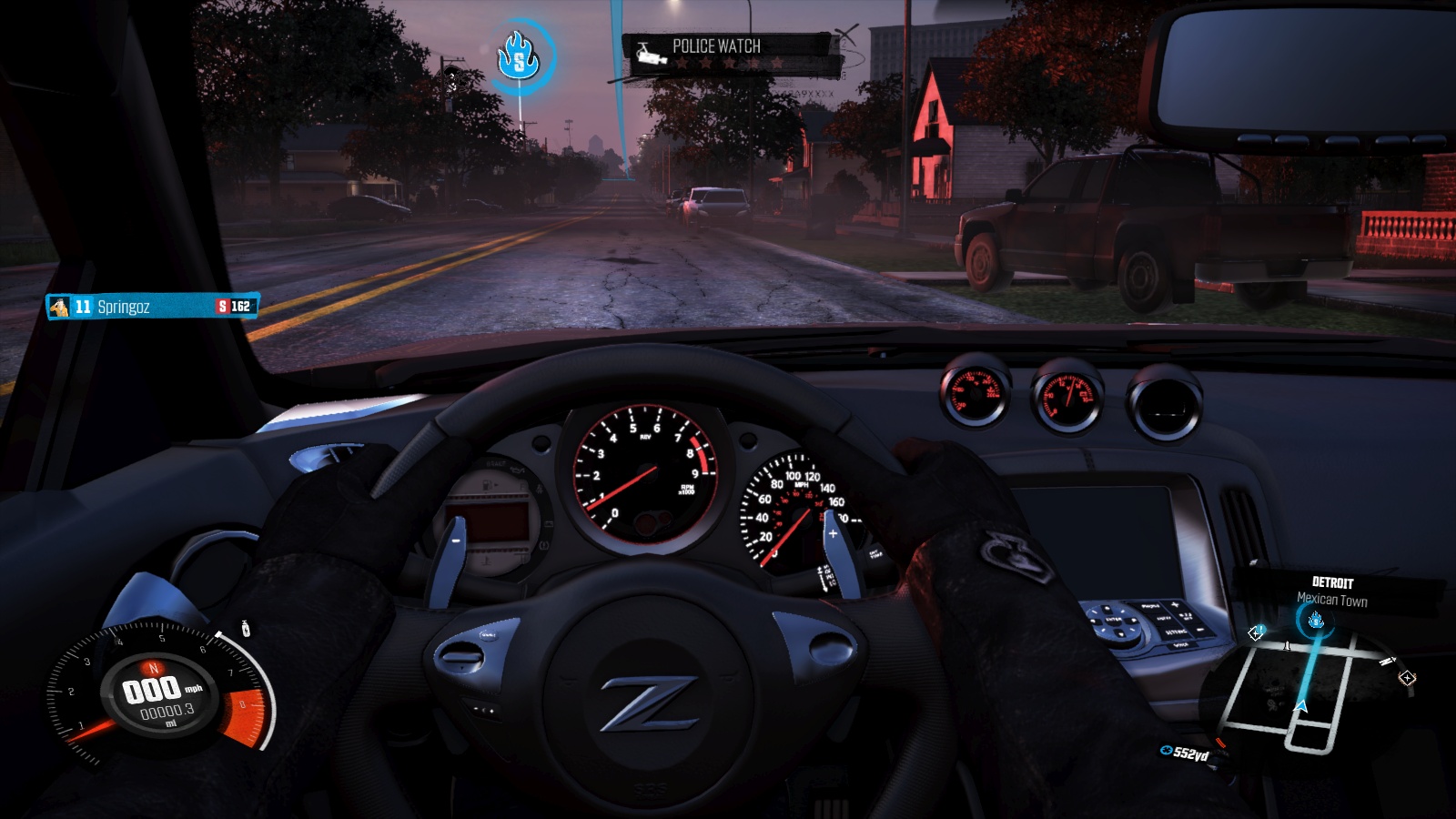The image size is (1456, 819).
Task: Click the blue player arrow on minimap
Action: (x=1300, y=705)
